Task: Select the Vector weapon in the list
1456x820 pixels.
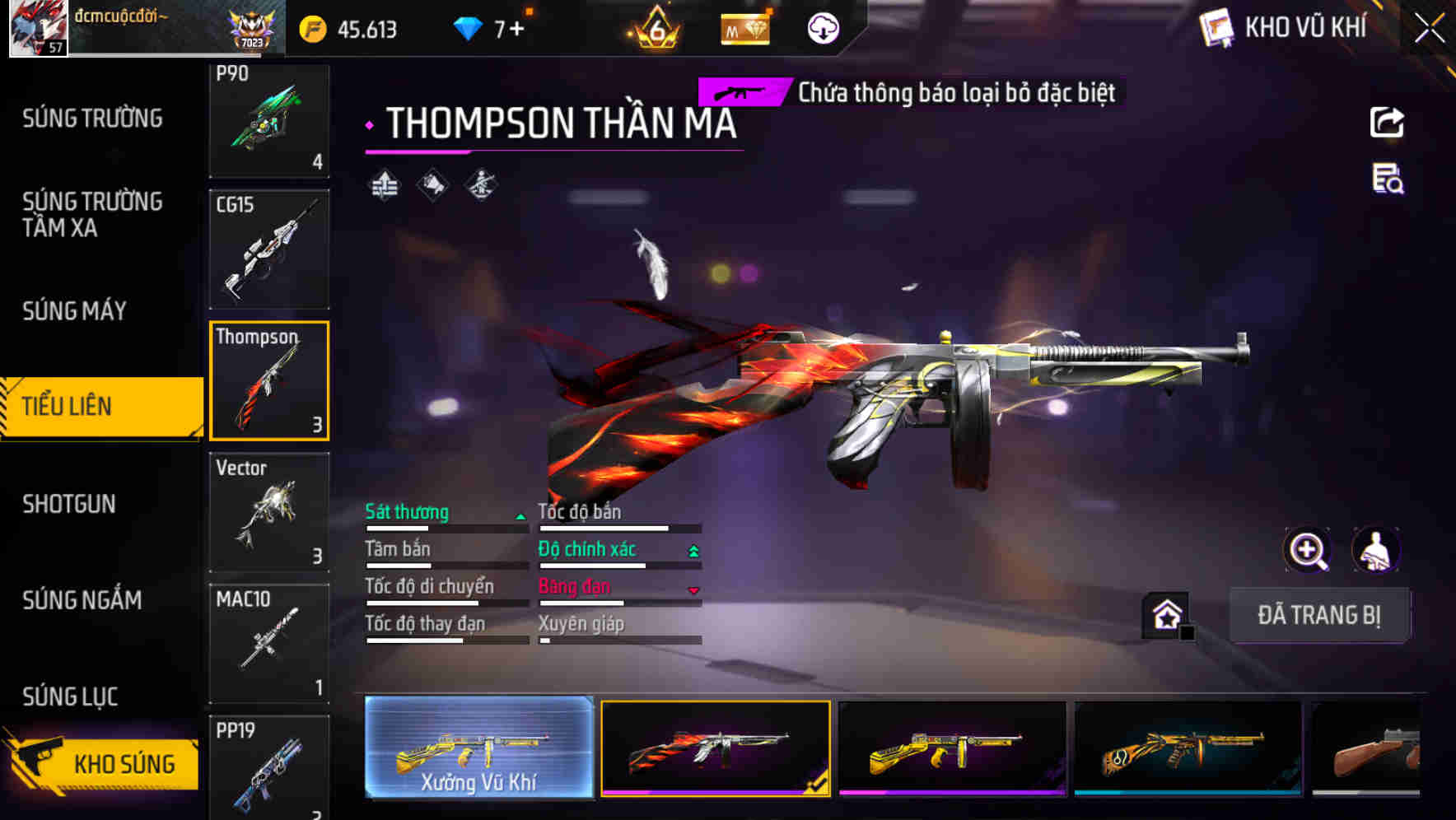Action: (268, 510)
